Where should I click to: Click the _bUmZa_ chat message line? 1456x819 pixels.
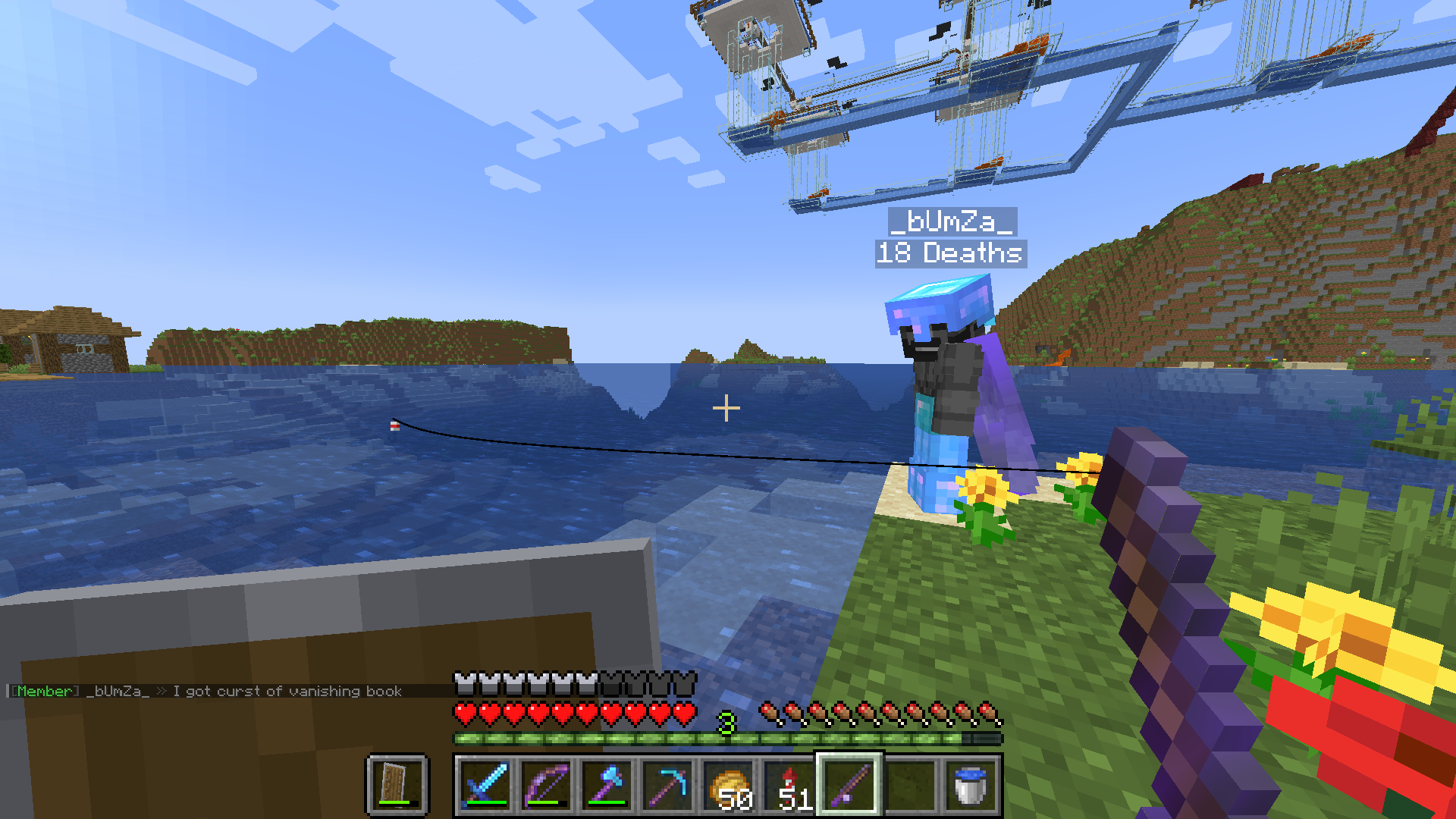click(x=206, y=691)
